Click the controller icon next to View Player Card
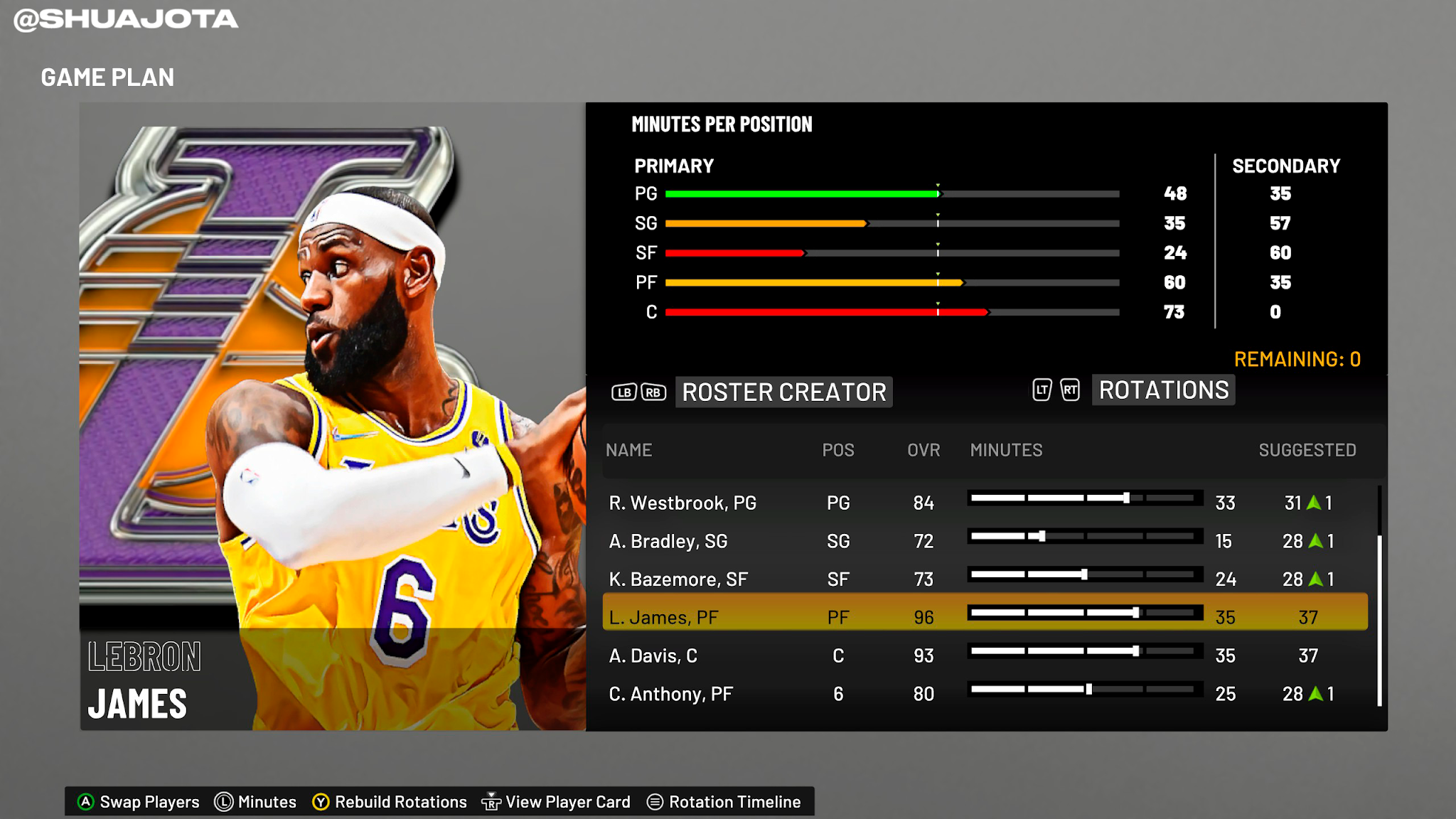The height and width of the screenshot is (819, 1456). (x=492, y=801)
